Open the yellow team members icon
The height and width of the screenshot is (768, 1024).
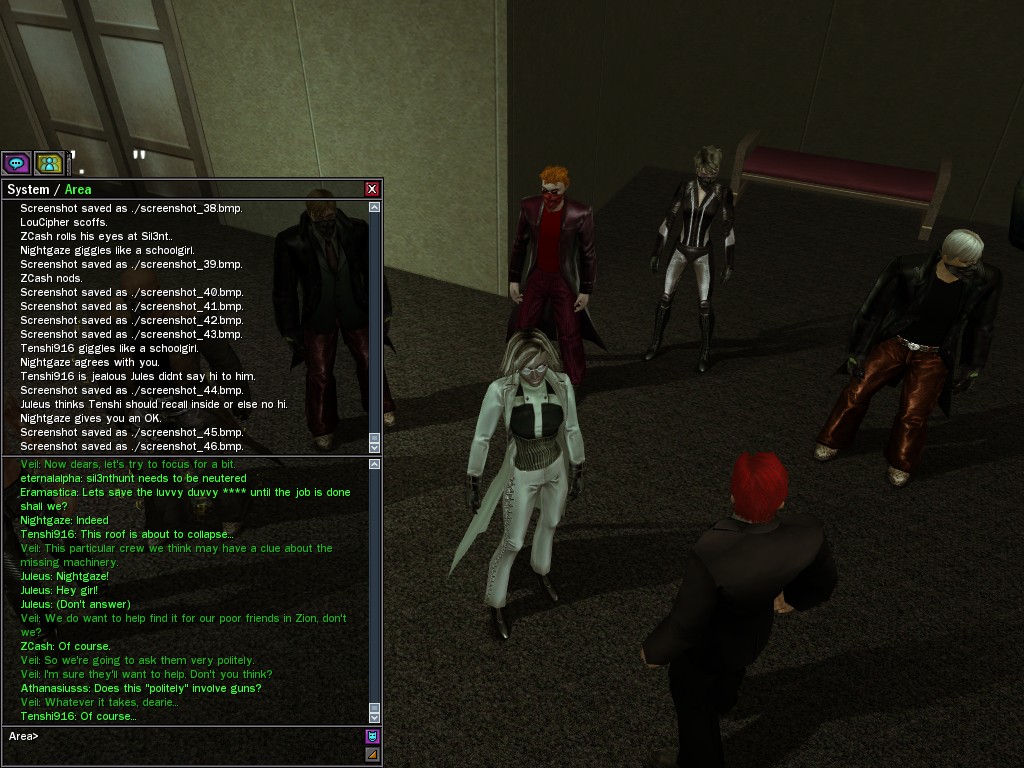coord(49,163)
